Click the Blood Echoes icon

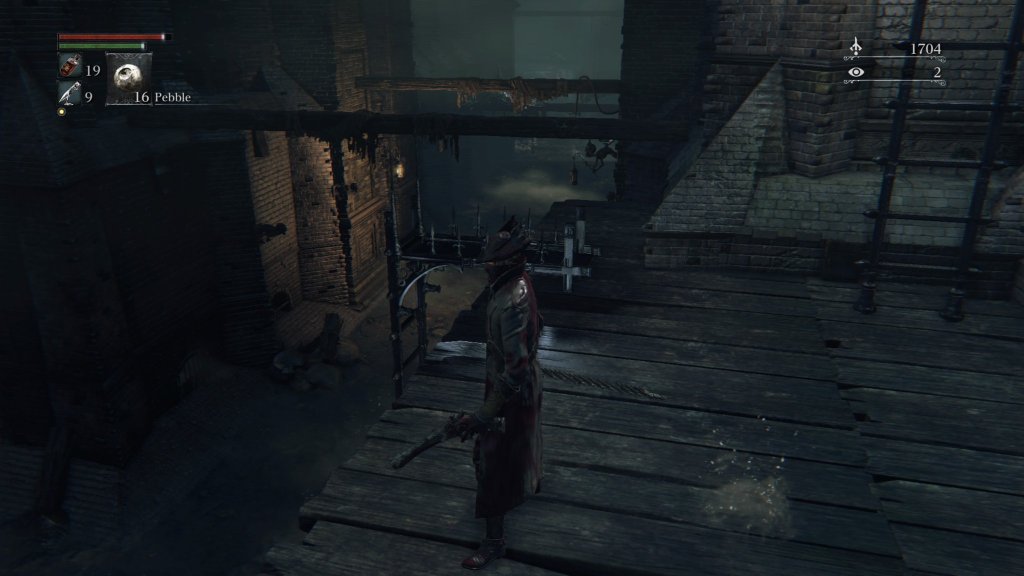click(856, 47)
